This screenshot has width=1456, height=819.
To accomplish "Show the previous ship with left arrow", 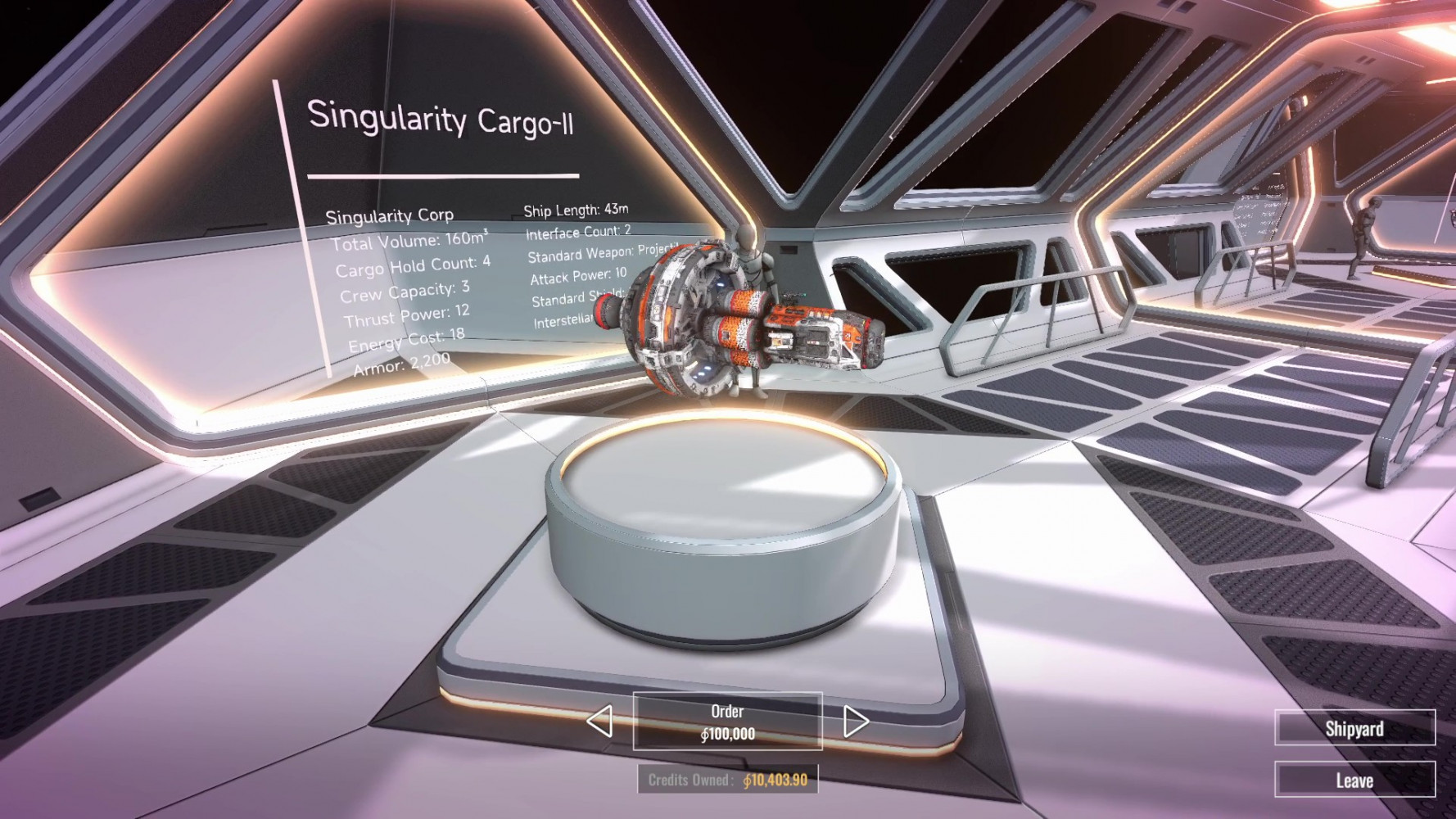I will coord(600,722).
